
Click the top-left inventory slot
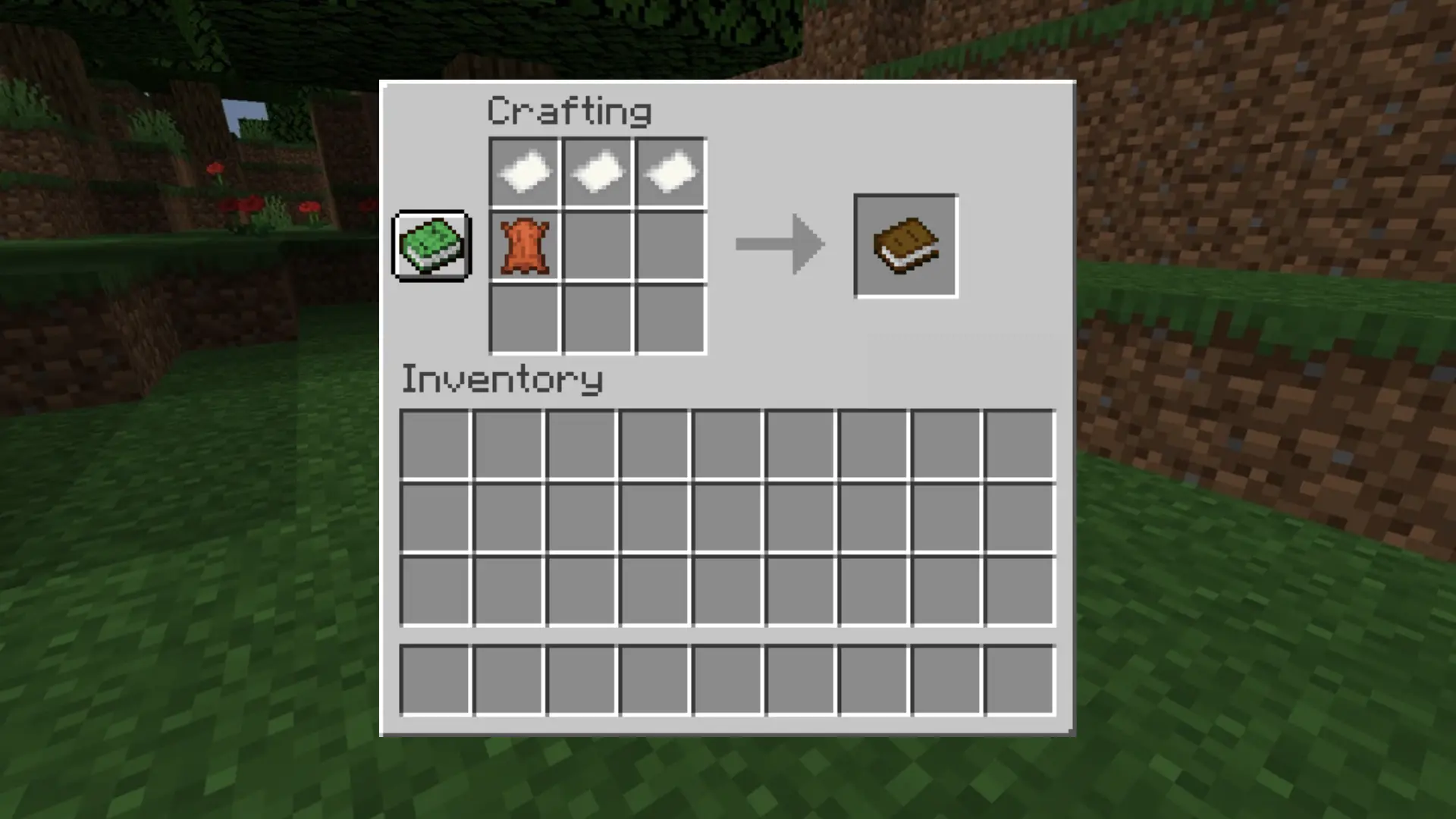(436, 441)
